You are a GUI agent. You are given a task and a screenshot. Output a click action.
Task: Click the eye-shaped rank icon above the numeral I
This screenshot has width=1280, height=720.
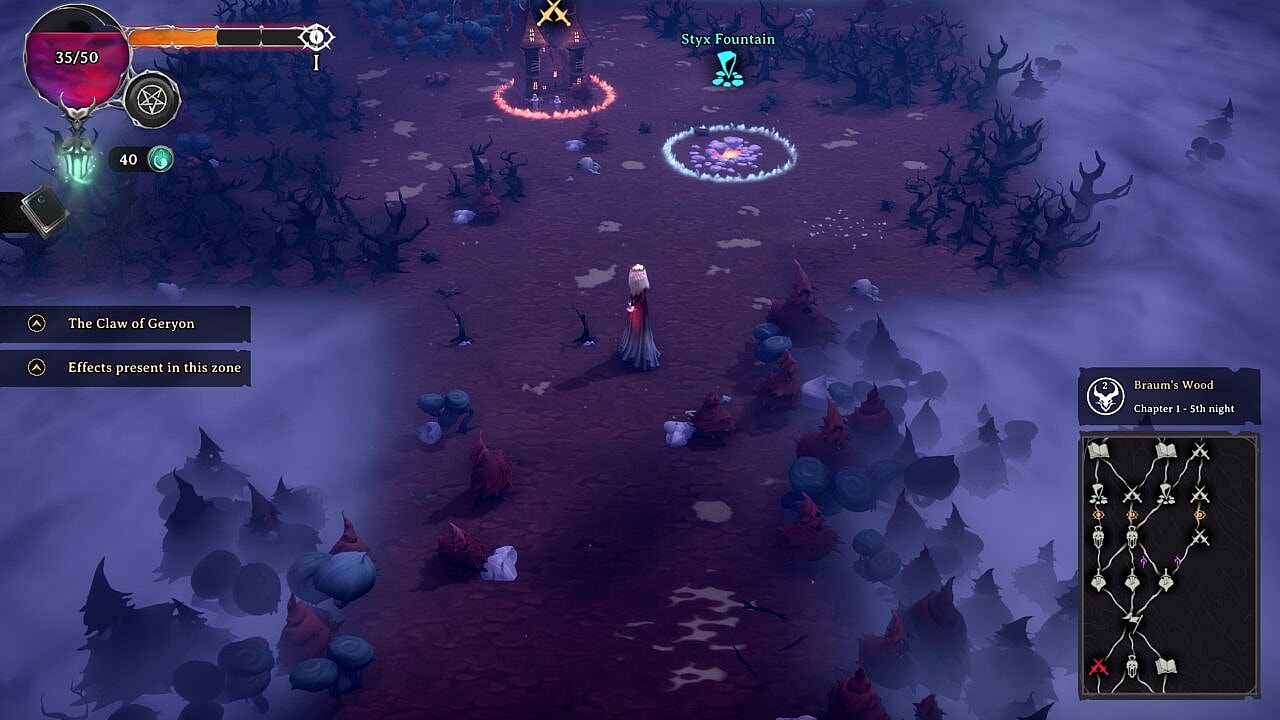click(315, 36)
